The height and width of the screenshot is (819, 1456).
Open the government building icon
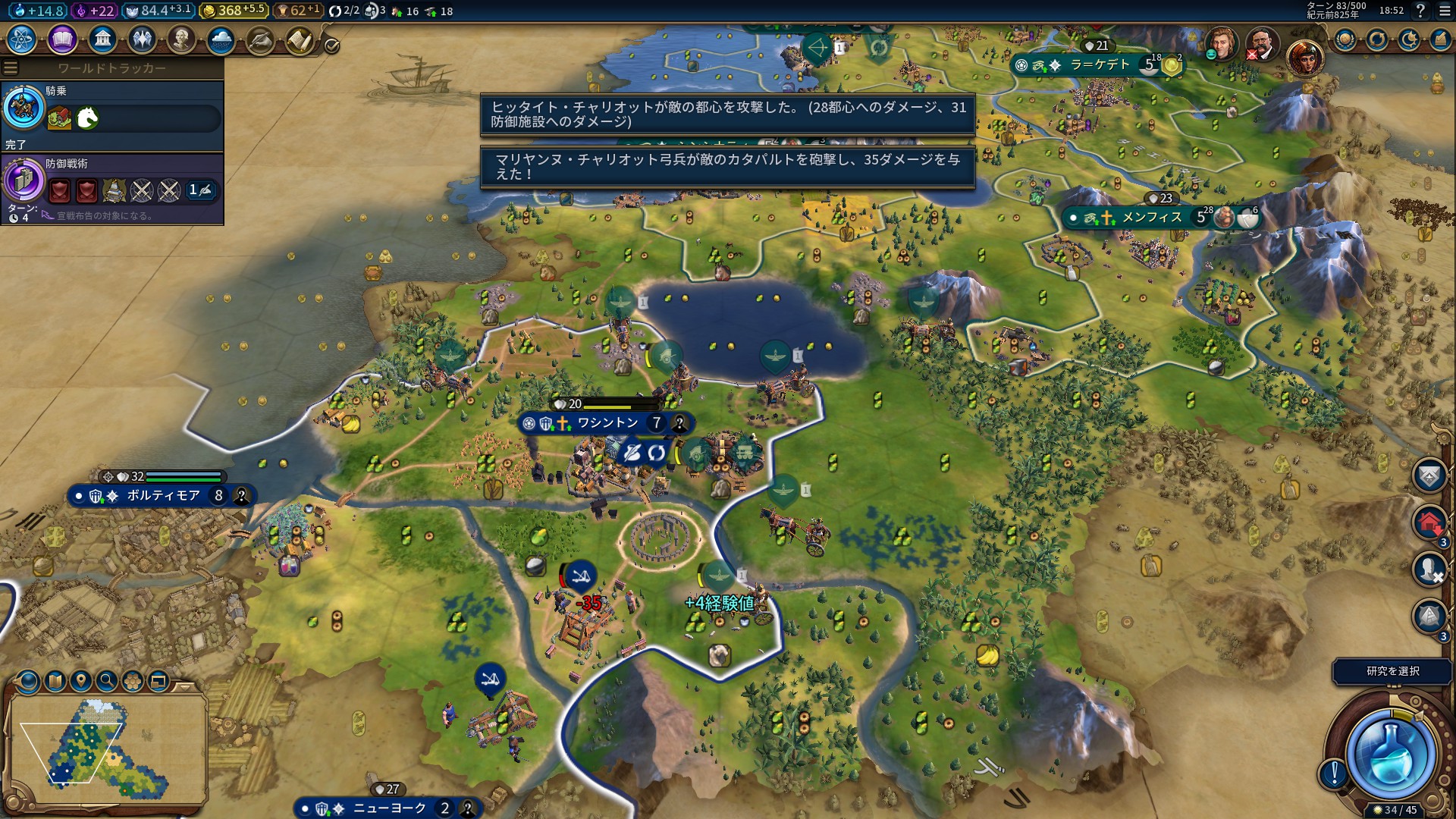102,39
